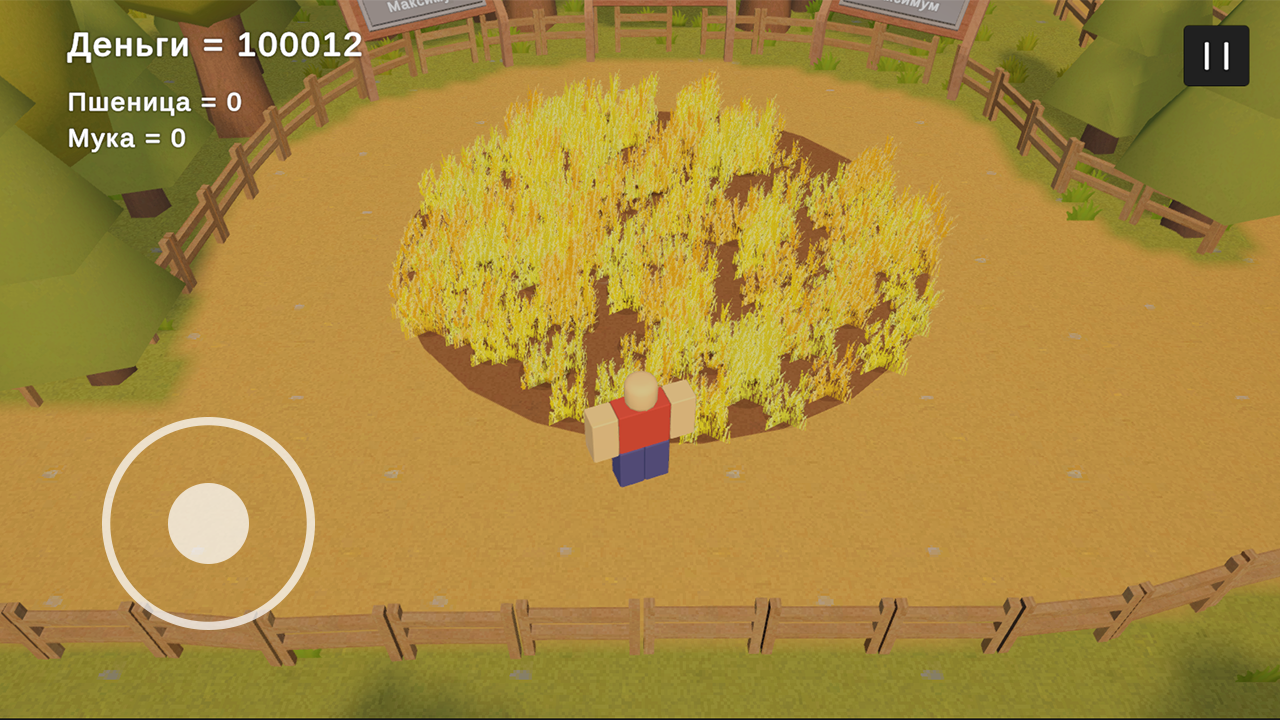Click the middle Максимум signboard
Viewport: 1280px width, 720px height.
(x=660, y=5)
